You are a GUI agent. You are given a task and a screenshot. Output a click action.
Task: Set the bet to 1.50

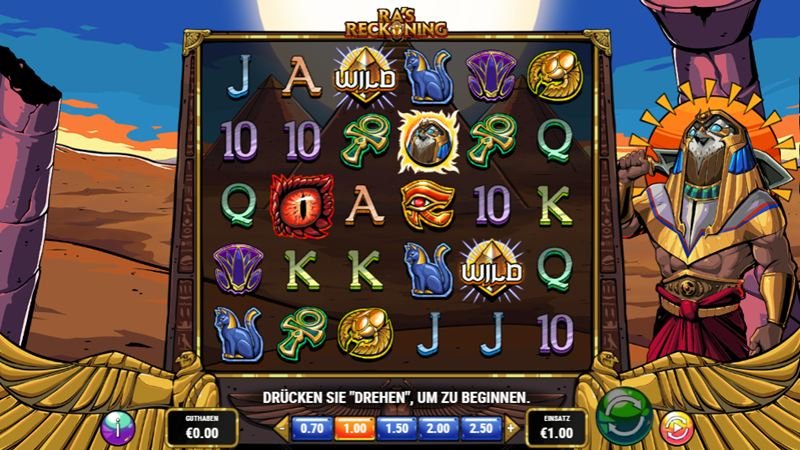(397, 428)
